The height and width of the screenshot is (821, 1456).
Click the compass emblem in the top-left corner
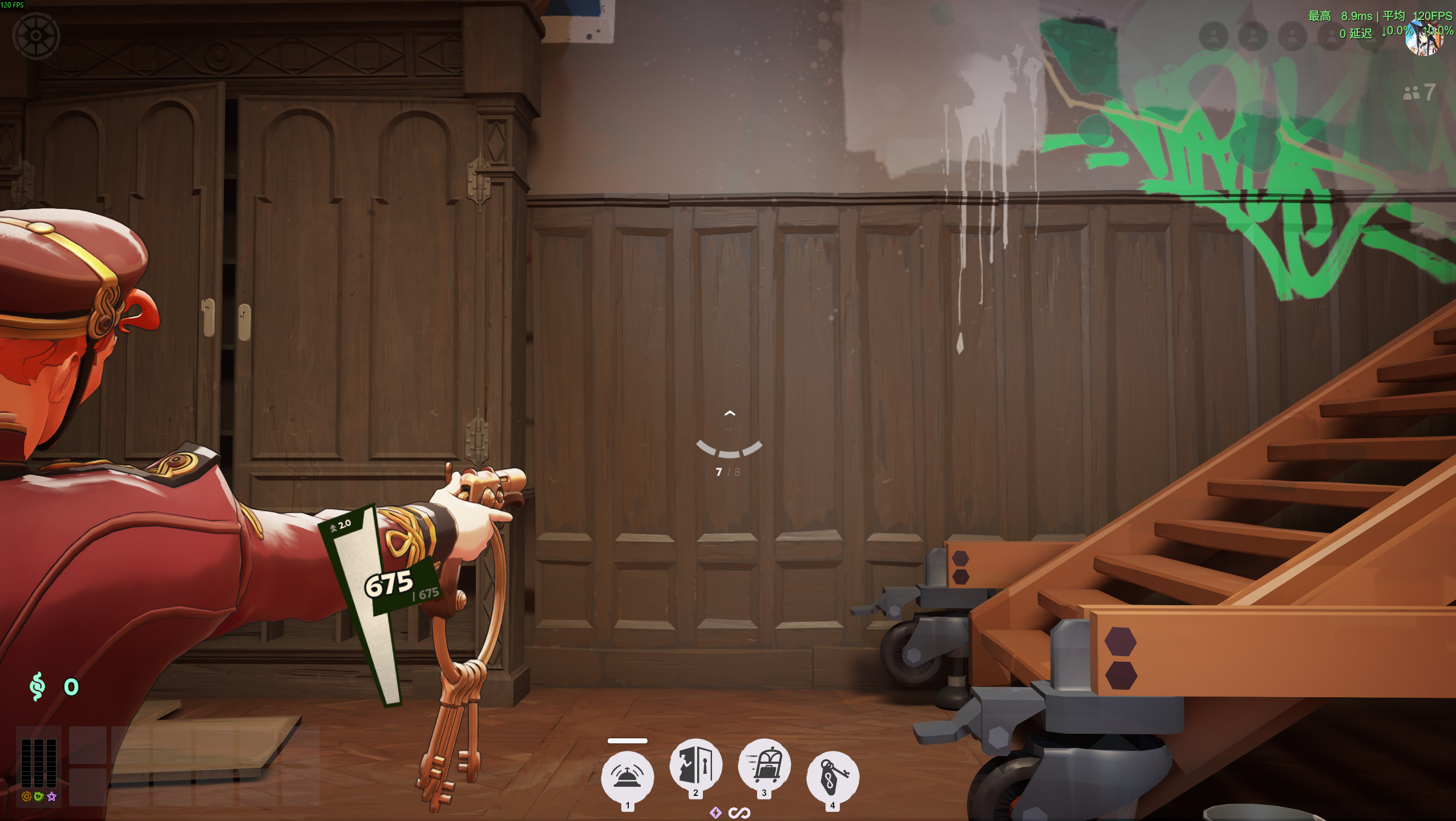(38, 36)
